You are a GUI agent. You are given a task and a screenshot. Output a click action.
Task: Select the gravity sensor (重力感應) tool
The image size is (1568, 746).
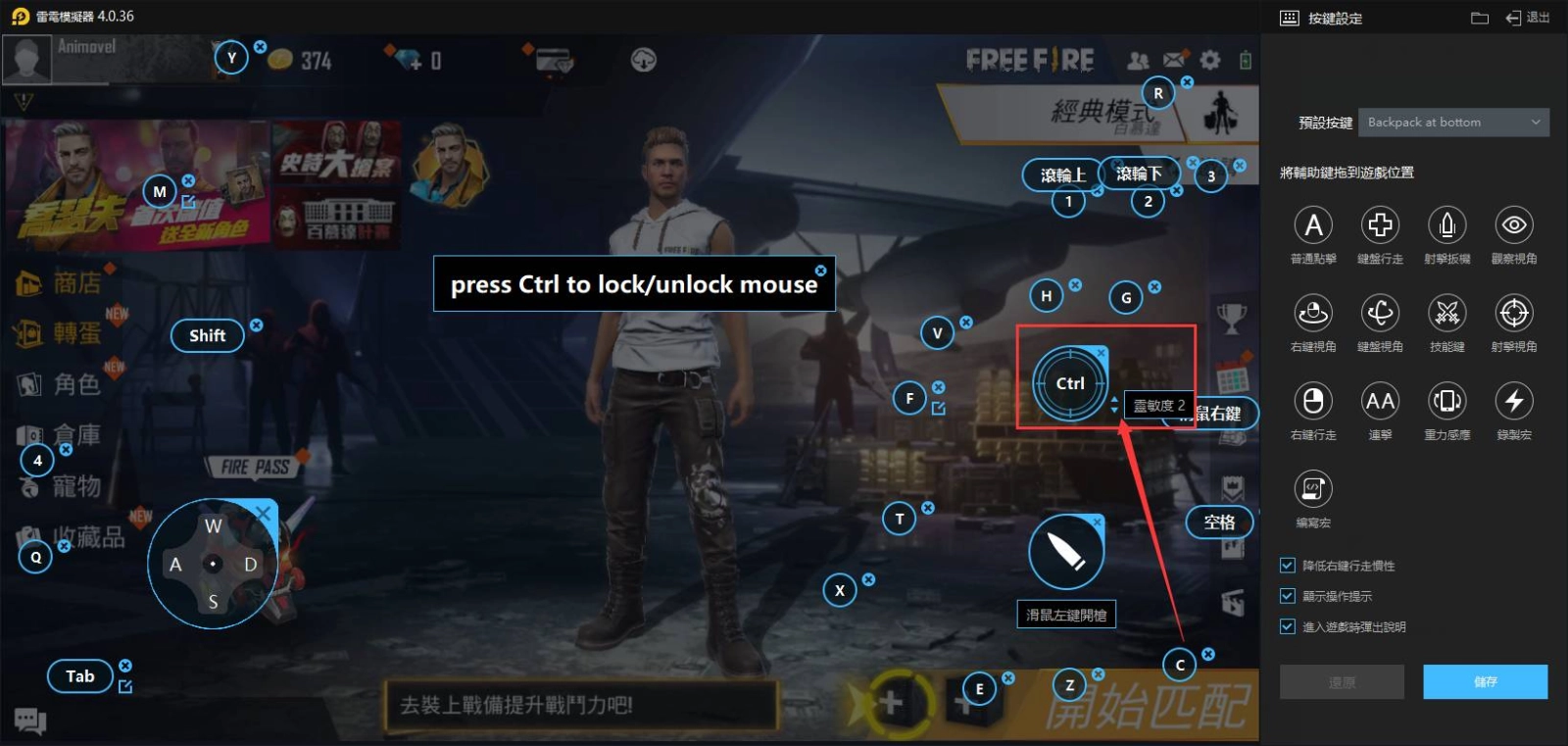1446,402
